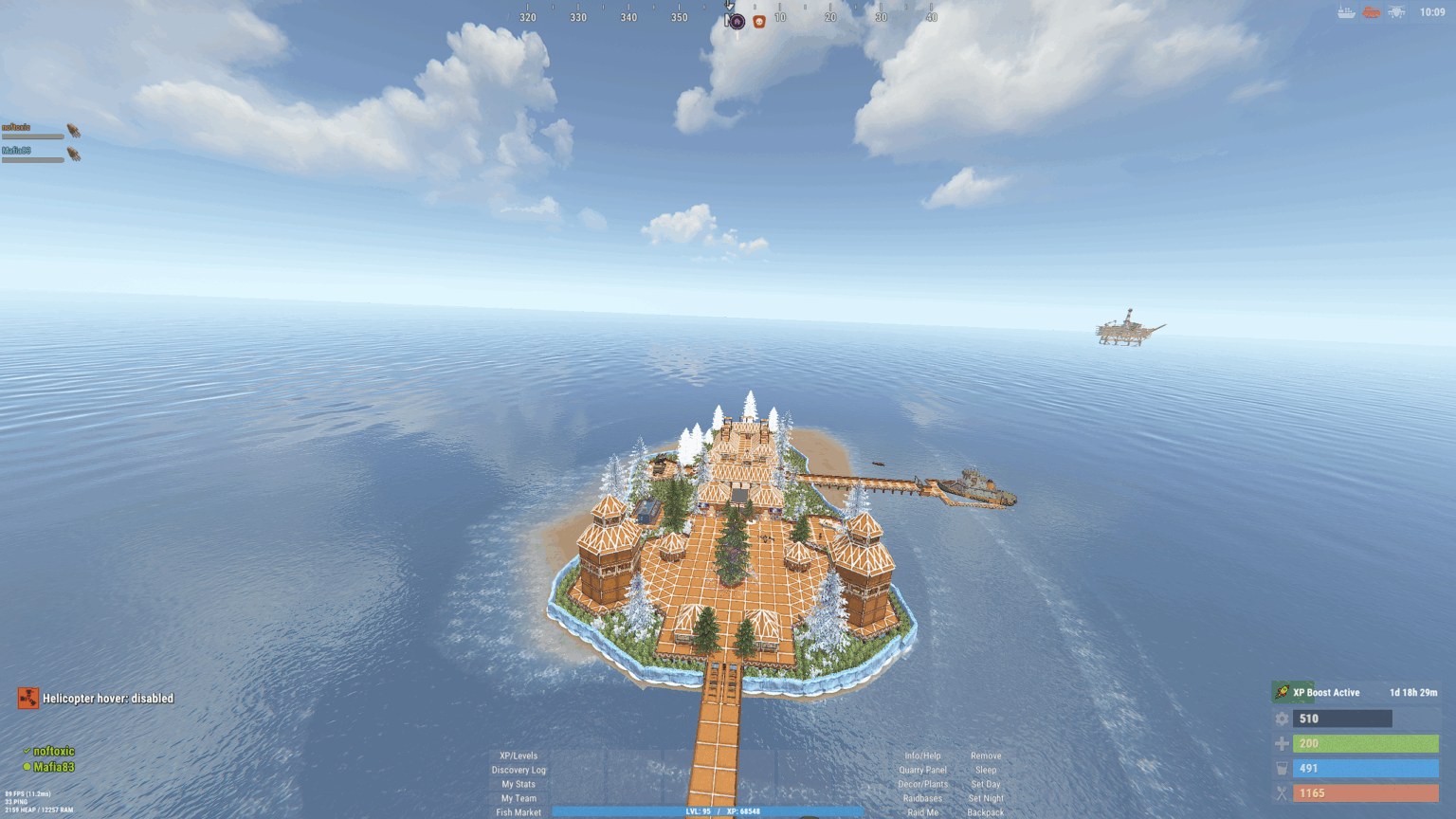1456x819 pixels.
Task: Open the Backpack
Action: [x=986, y=812]
